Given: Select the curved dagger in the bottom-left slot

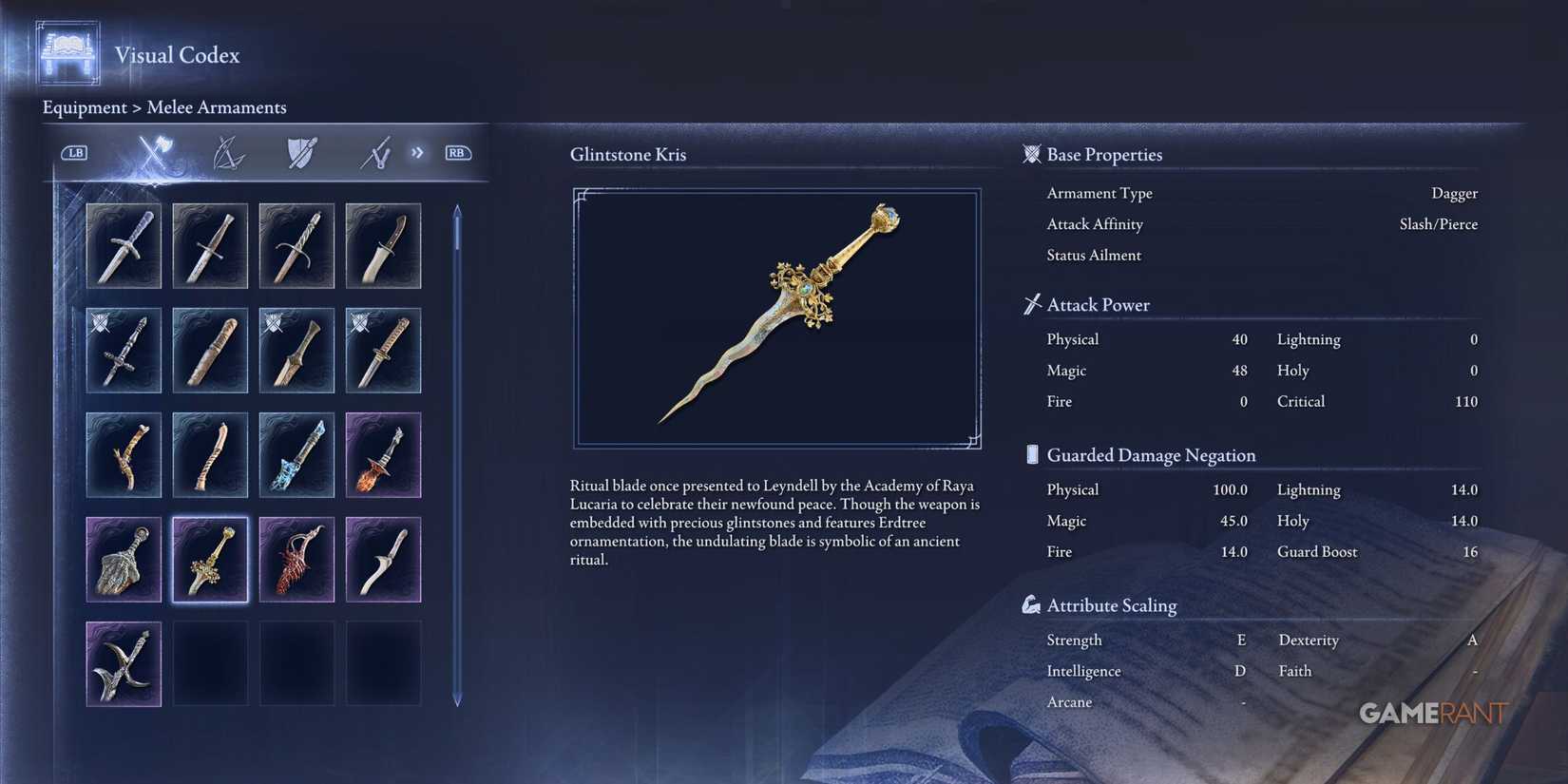Looking at the screenshot, I should point(124,663).
